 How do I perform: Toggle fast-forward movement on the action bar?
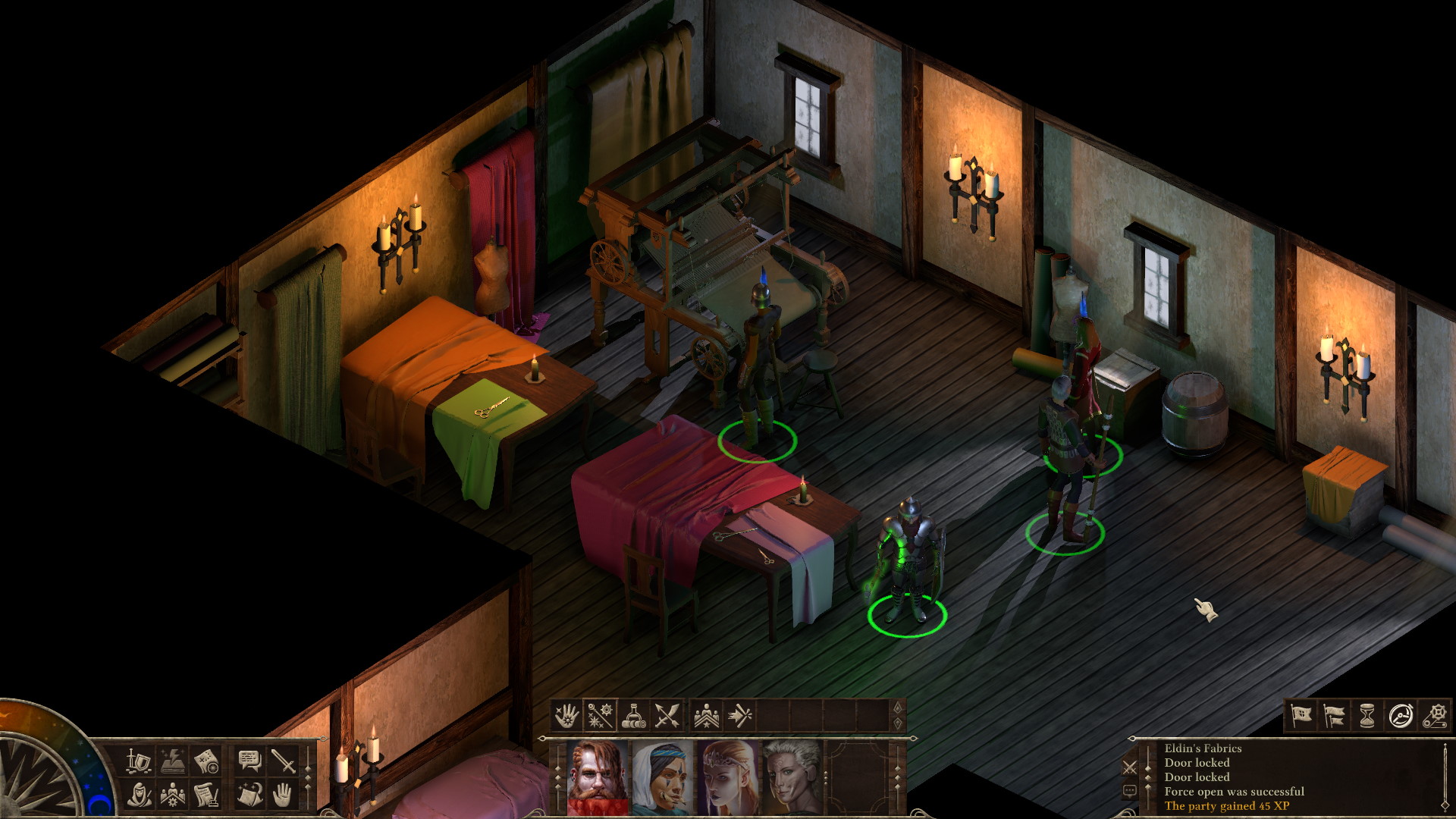739,715
